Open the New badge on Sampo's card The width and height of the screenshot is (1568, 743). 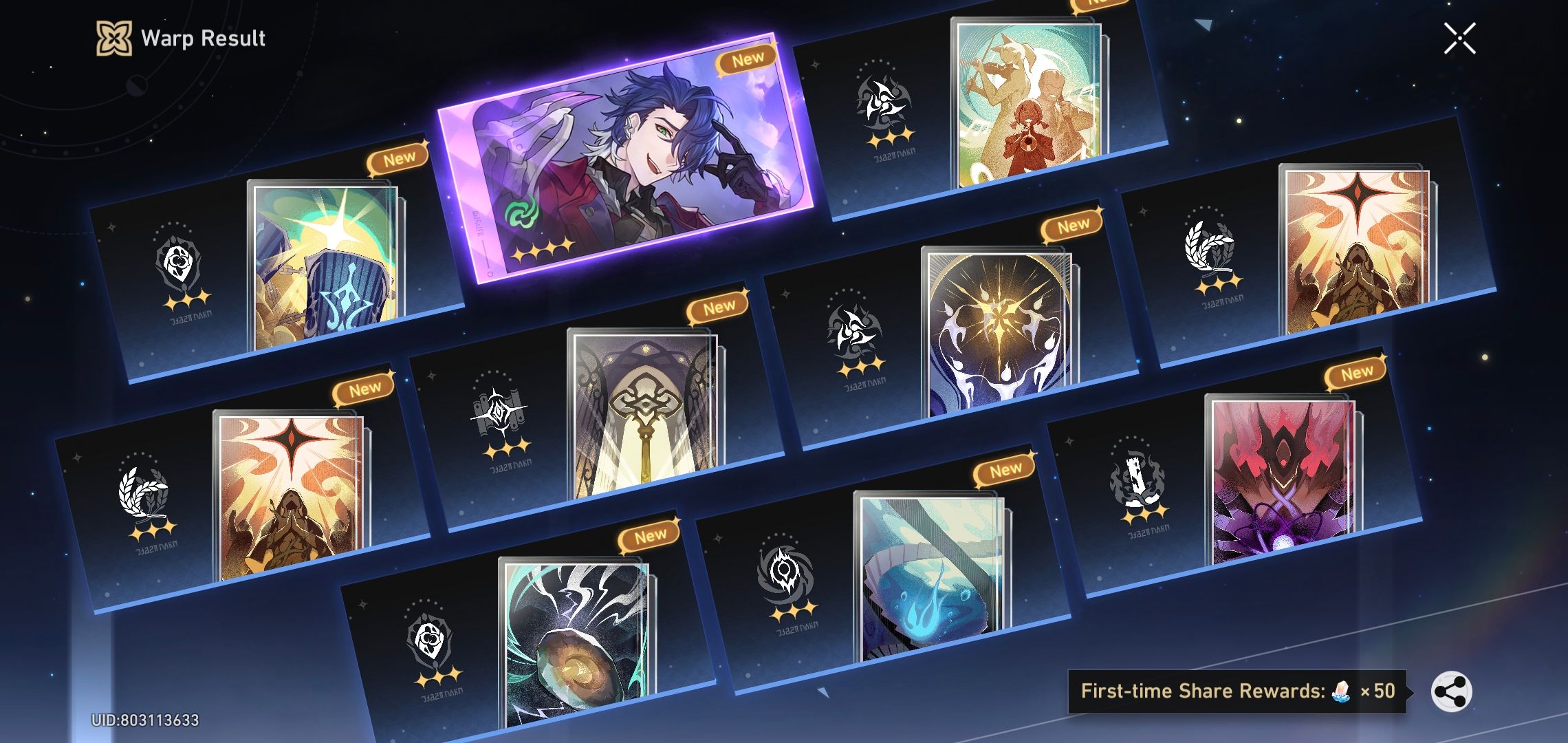pyautogui.click(x=746, y=57)
